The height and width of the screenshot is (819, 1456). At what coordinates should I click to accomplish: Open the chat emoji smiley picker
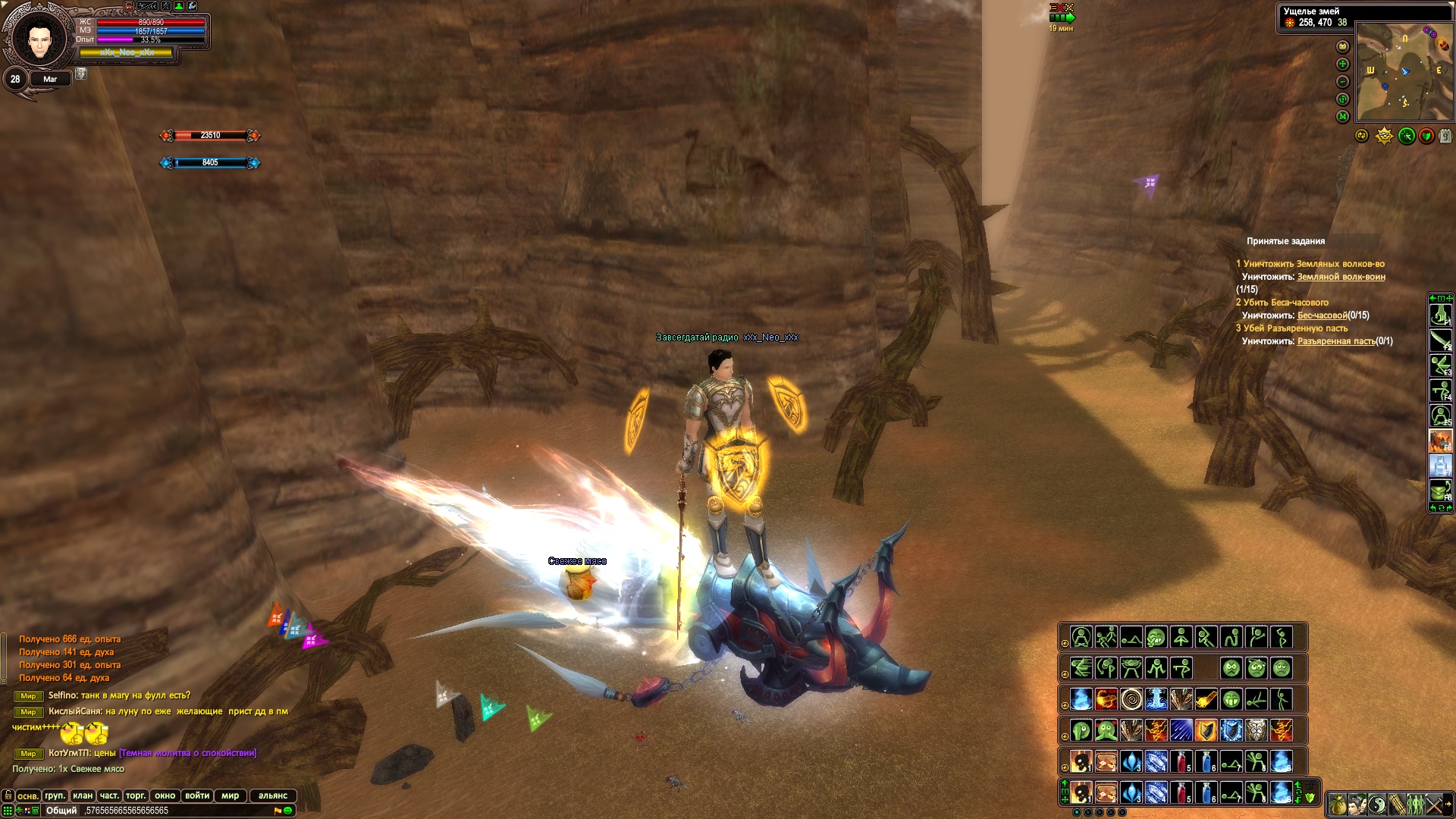288,811
